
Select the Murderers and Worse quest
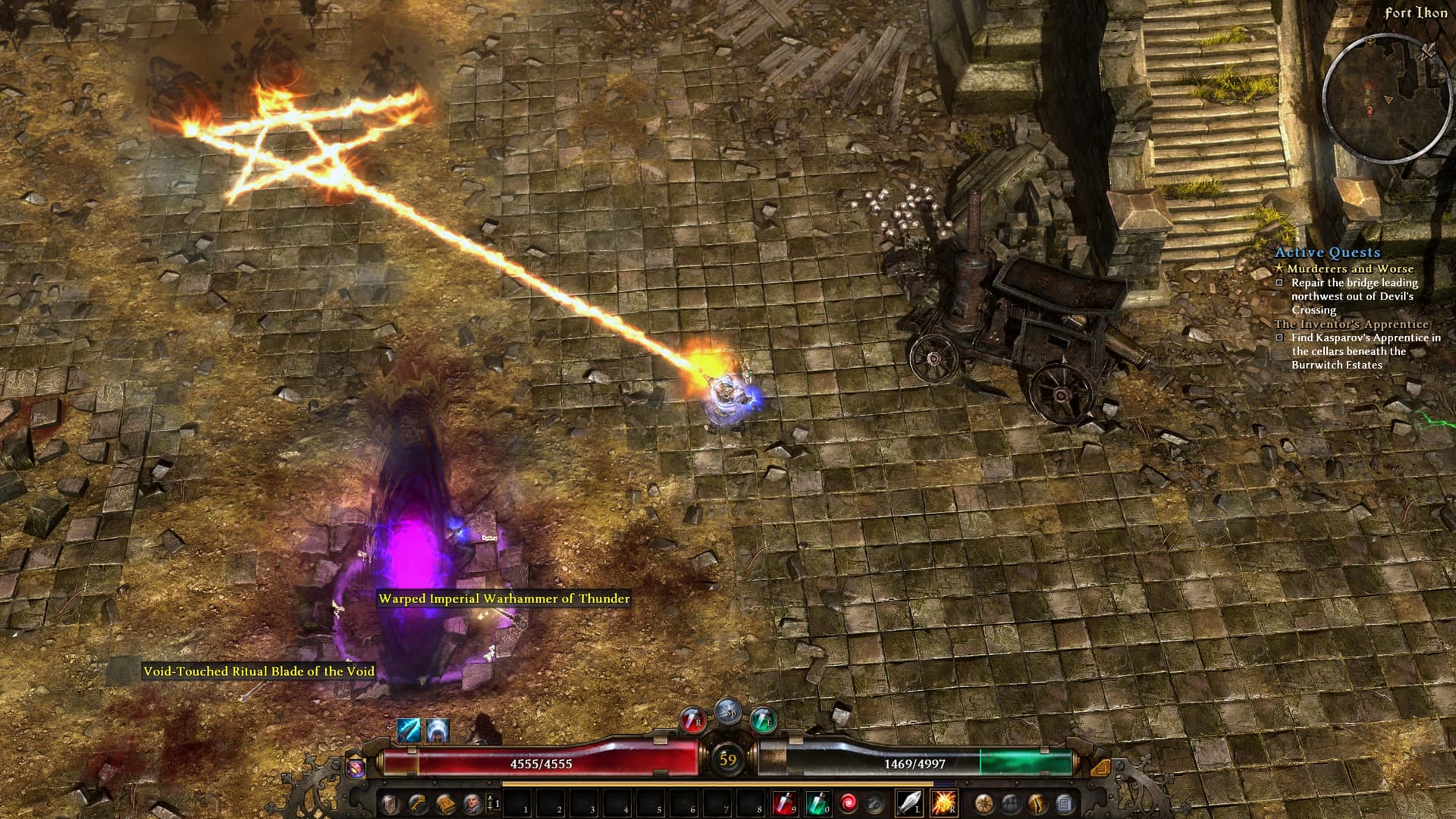pos(1350,268)
